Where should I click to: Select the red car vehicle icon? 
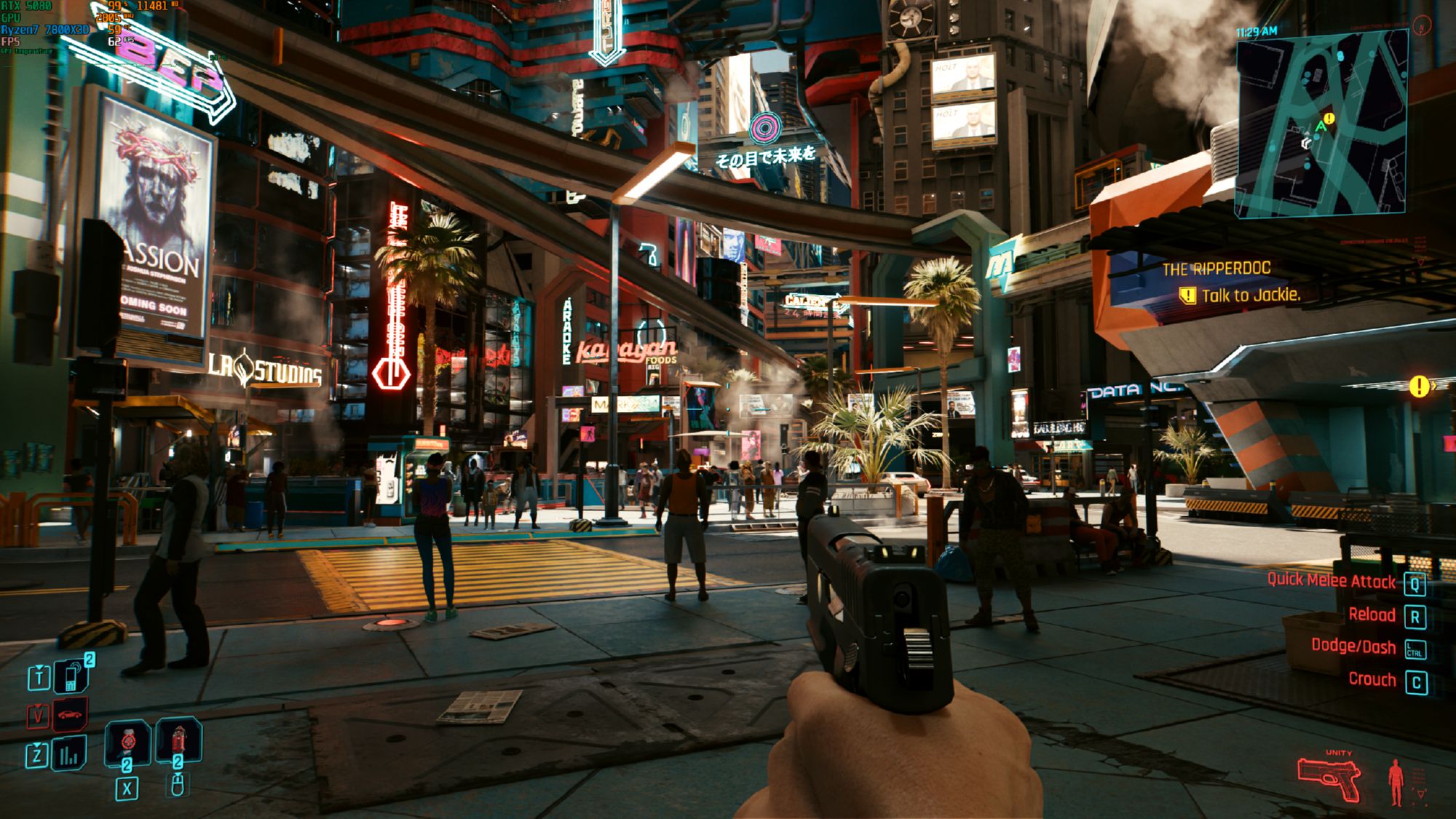70,715
